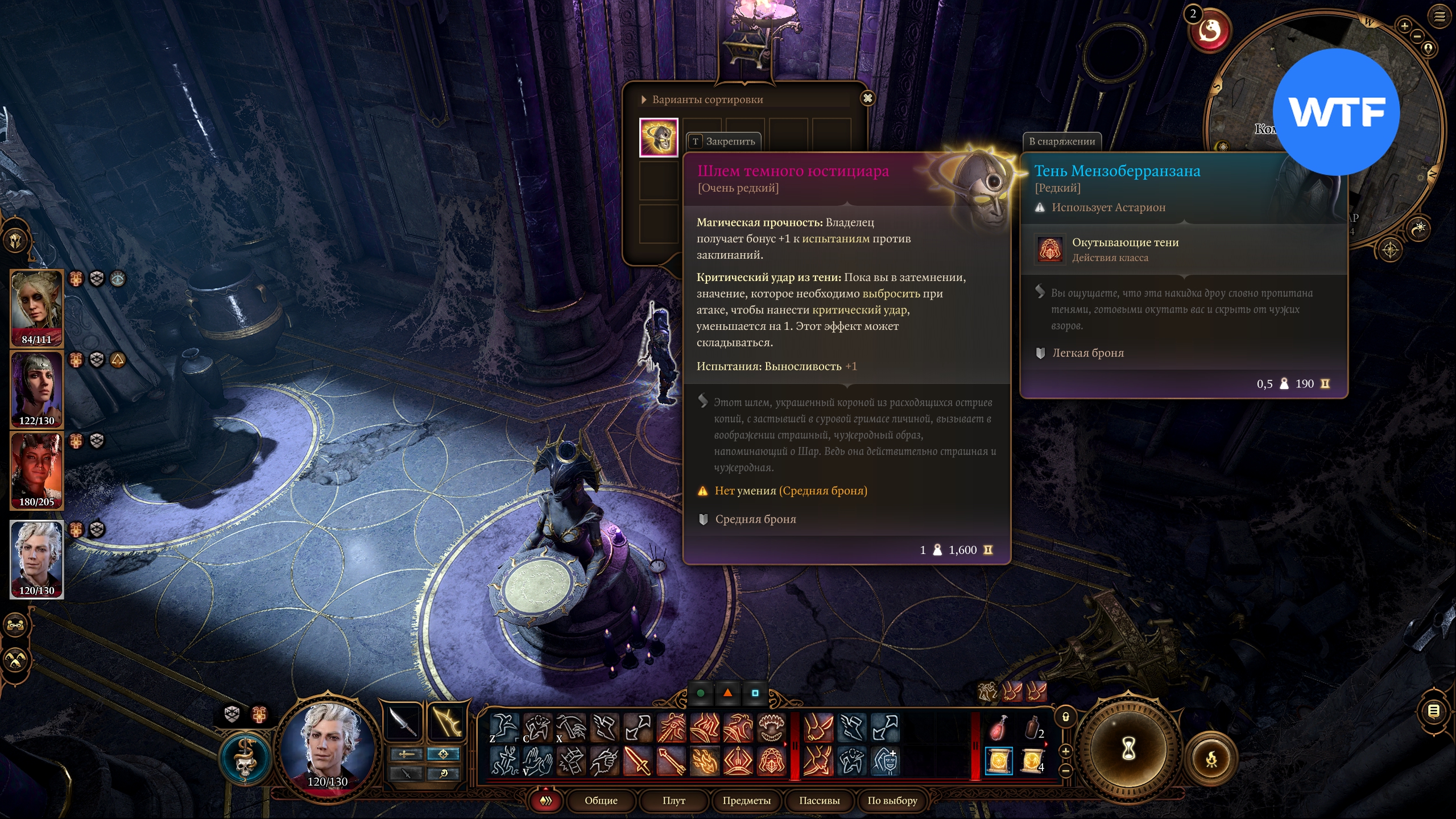Show the 'Предметы' hotbar tab

pos(746,800)
